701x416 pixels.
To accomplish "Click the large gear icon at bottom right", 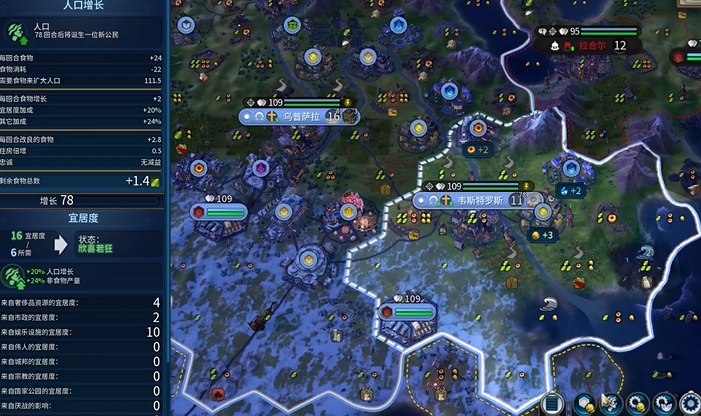I will click(690, 404).
